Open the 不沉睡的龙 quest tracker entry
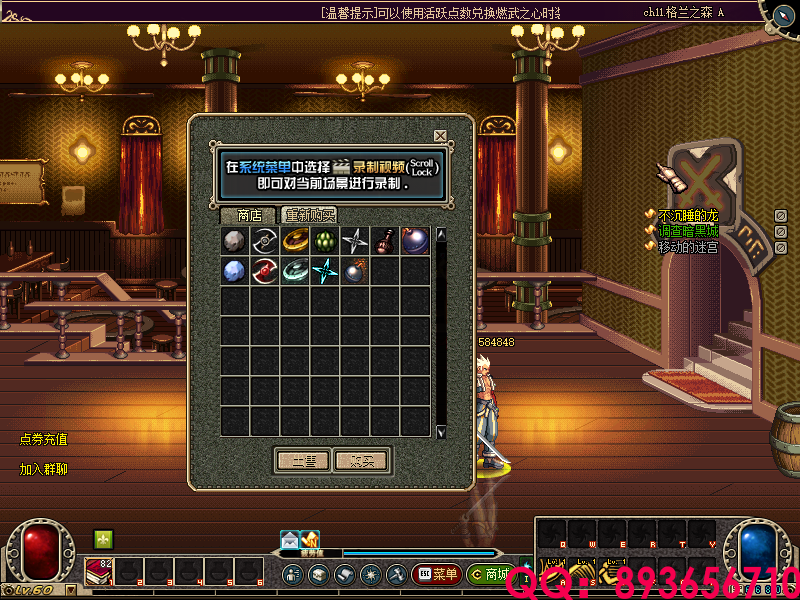 coord(688,216)
